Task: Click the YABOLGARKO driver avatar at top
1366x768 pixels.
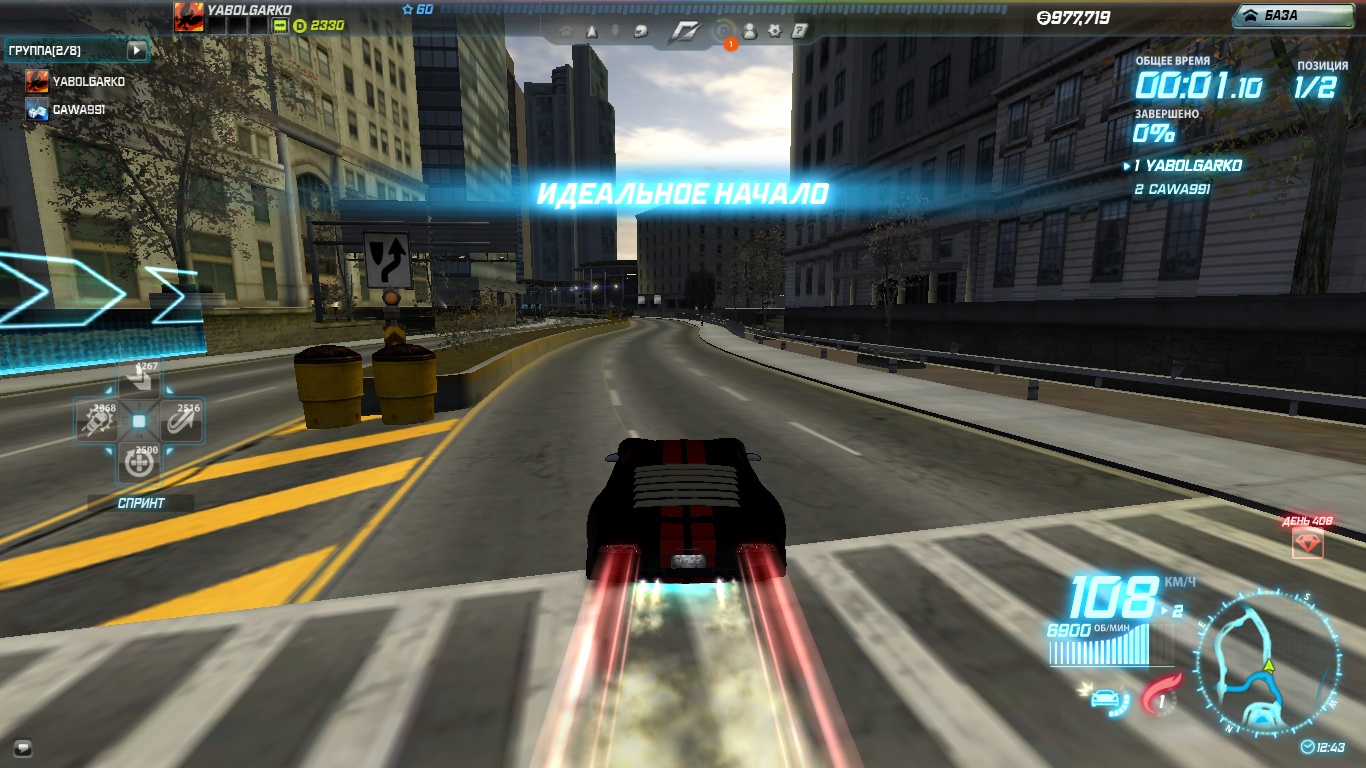Action: coord(188,17)
